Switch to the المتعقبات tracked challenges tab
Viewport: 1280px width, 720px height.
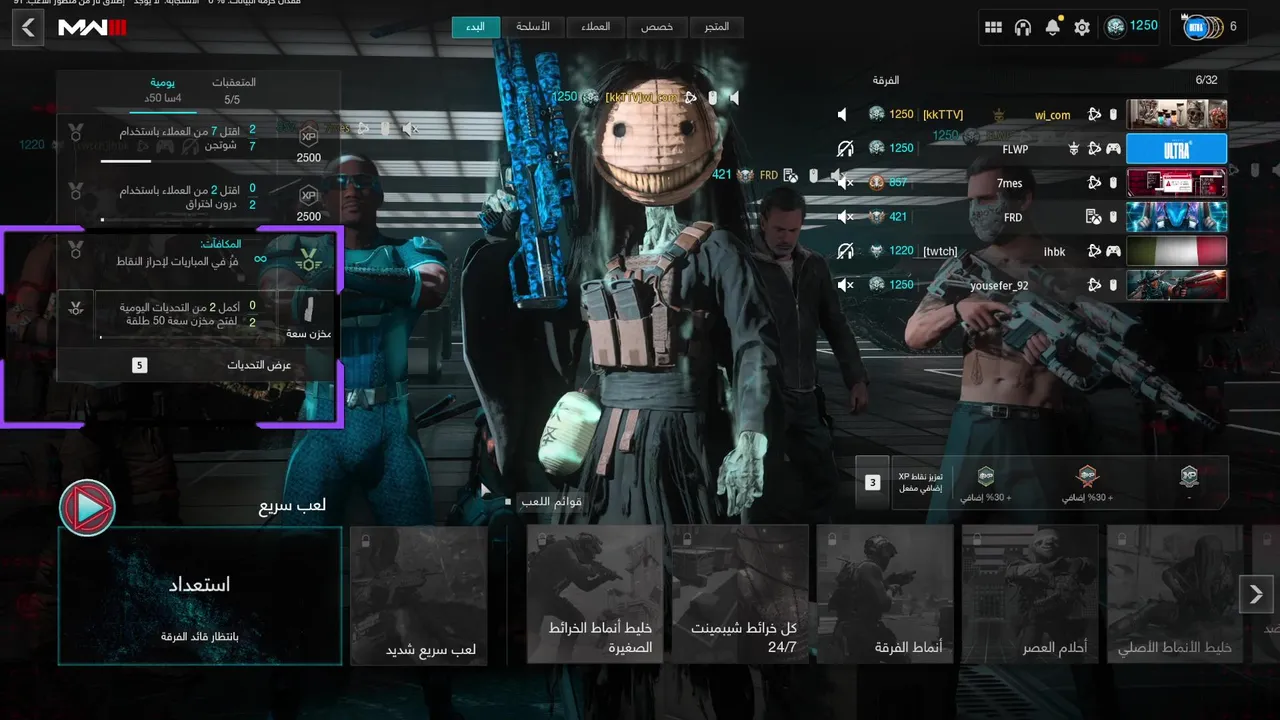(x=233, y=90)
